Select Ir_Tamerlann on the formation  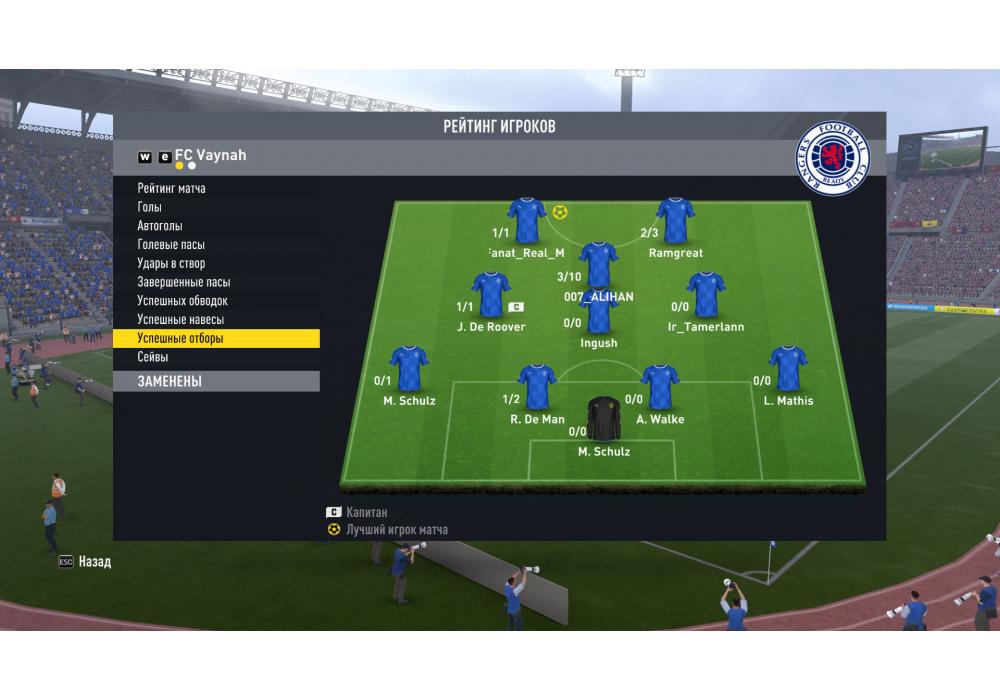(x=706, y=294)
